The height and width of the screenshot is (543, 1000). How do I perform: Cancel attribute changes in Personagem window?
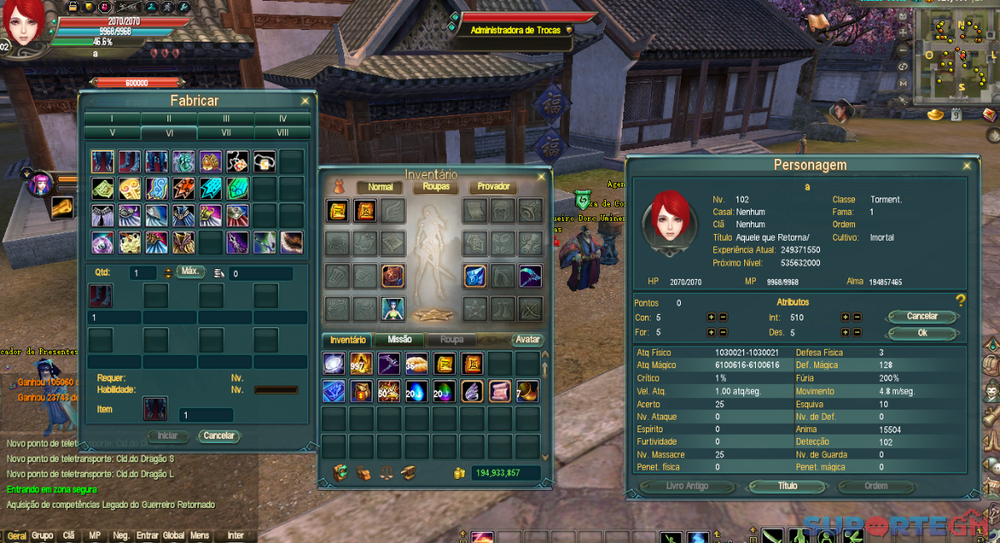click(922, 317)
